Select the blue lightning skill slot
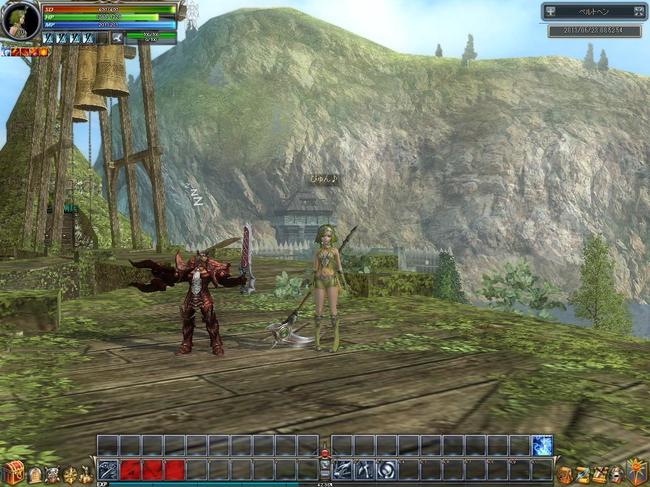This screenshot has height=487, width=650. point(542,446)
